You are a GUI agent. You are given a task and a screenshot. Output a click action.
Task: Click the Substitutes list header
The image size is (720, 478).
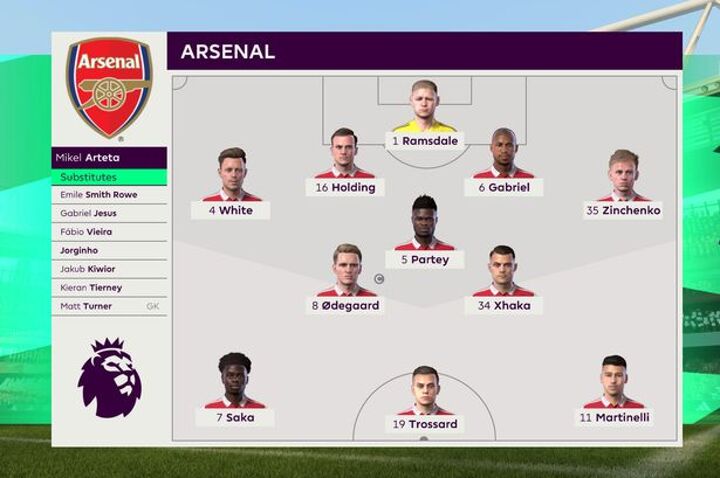(x=109, y=177)
